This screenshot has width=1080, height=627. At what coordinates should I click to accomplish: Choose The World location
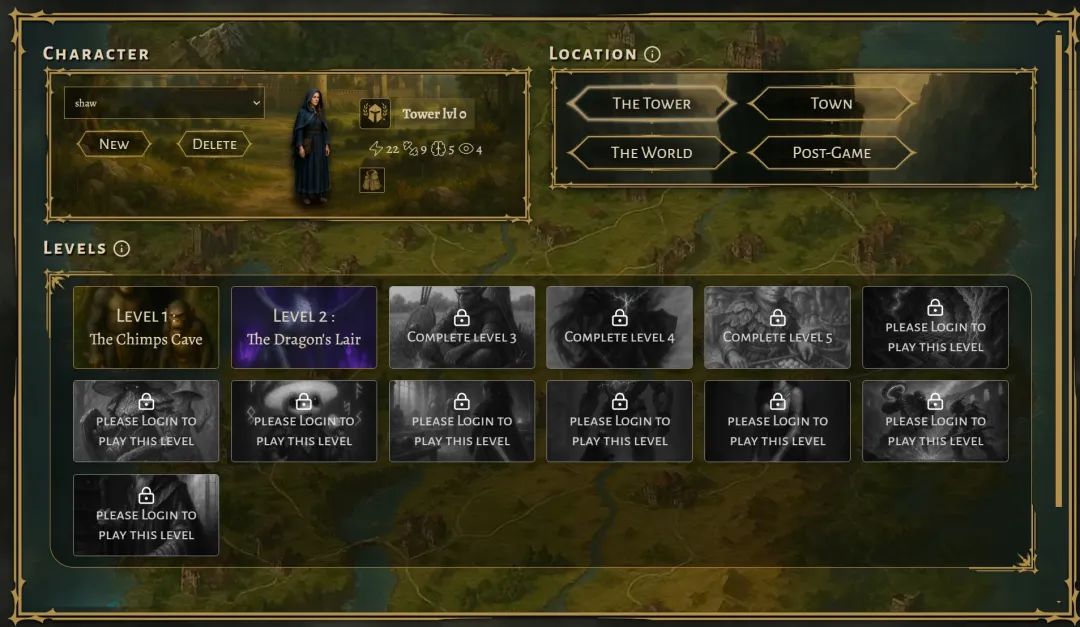pyautogui.click(x=651, y=153)
